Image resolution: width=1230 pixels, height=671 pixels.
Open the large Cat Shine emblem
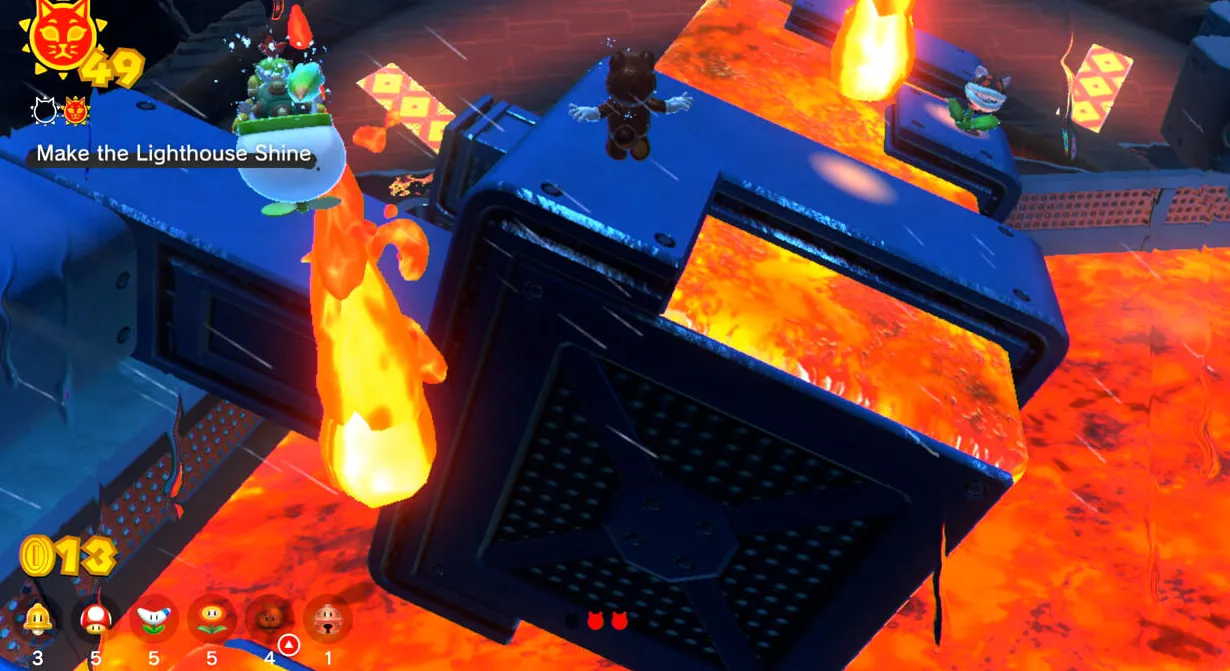(x=62, y=40)
